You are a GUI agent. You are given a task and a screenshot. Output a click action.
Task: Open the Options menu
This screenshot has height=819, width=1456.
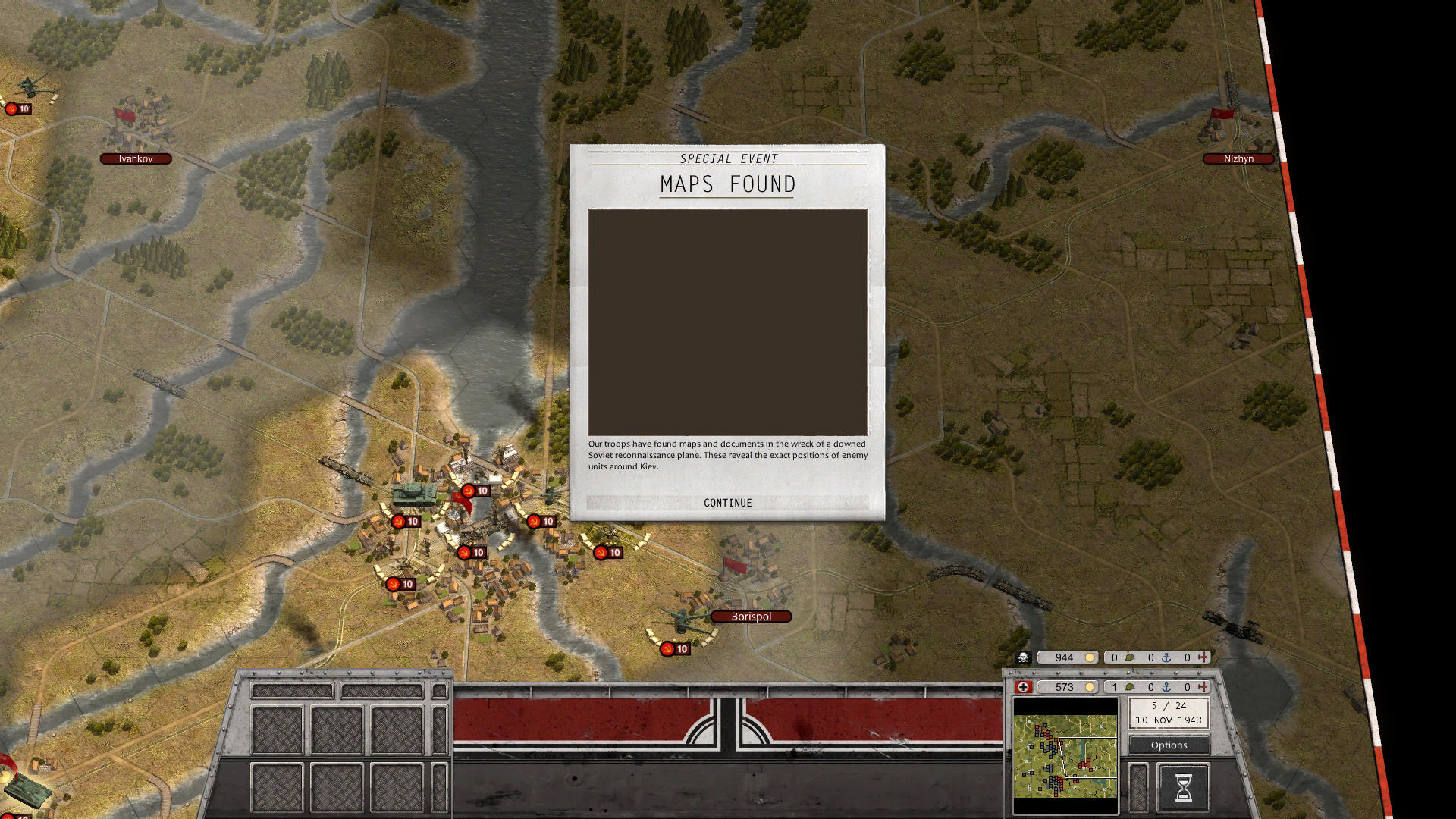point(1168,745)
